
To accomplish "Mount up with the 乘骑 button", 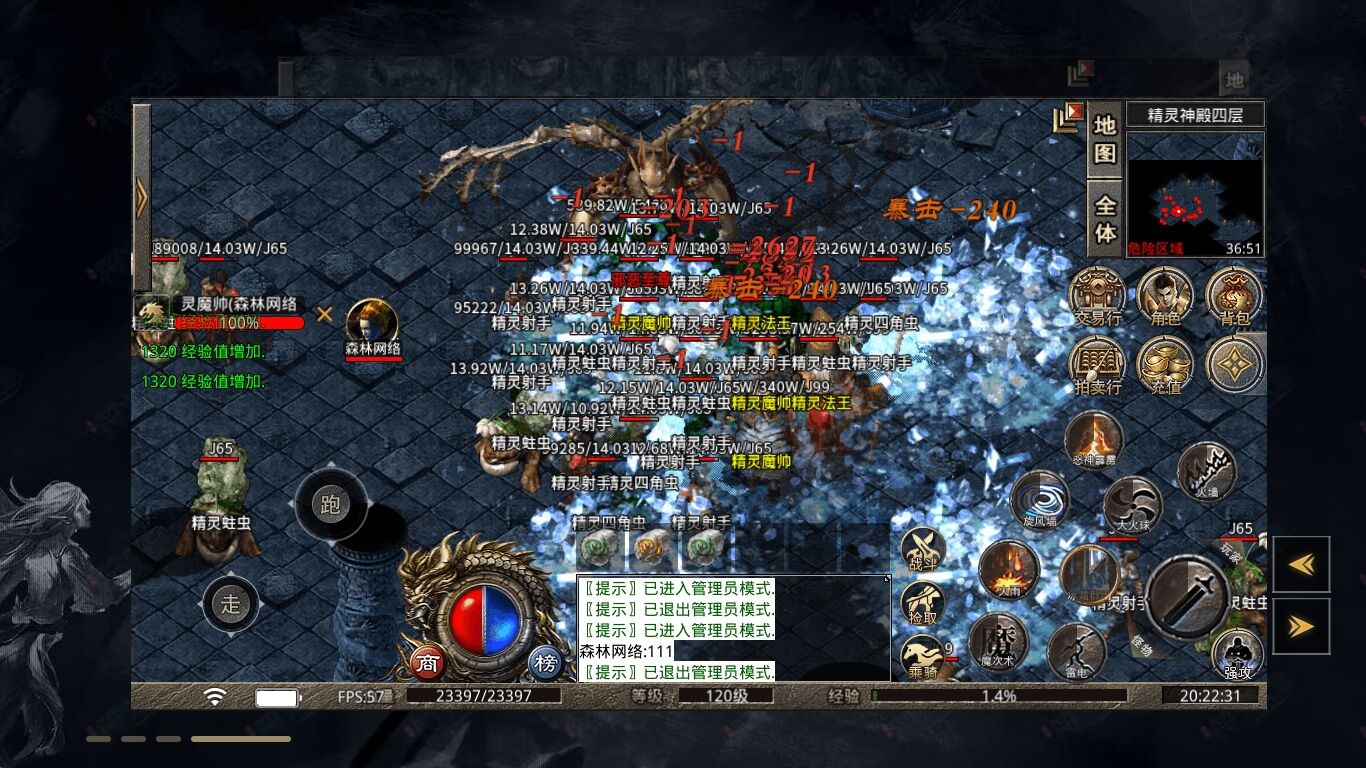I will coord(922,657).
